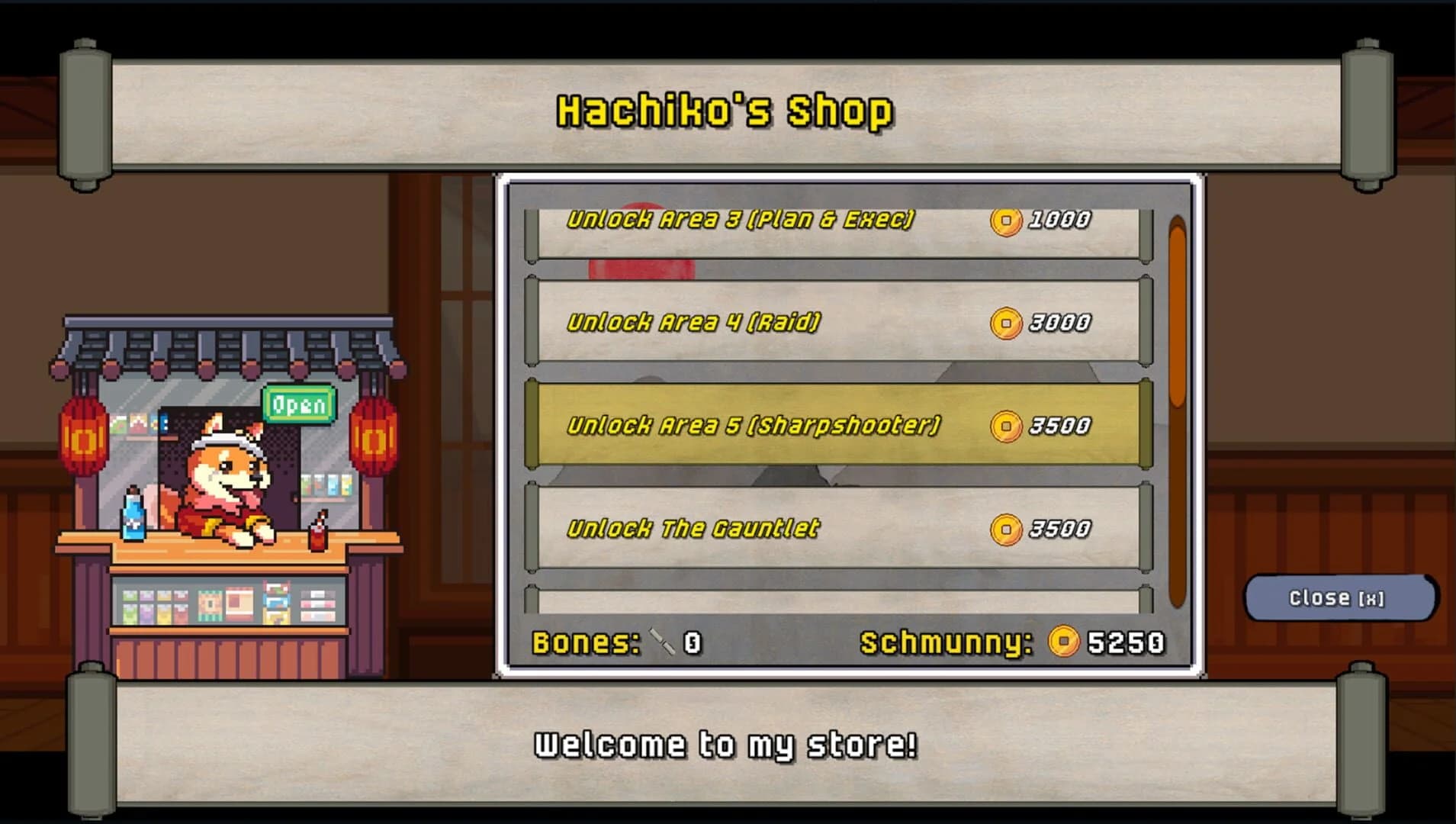Click the Welcome to my store message
Screen dimensions: 1456x824
coord(725,744)
